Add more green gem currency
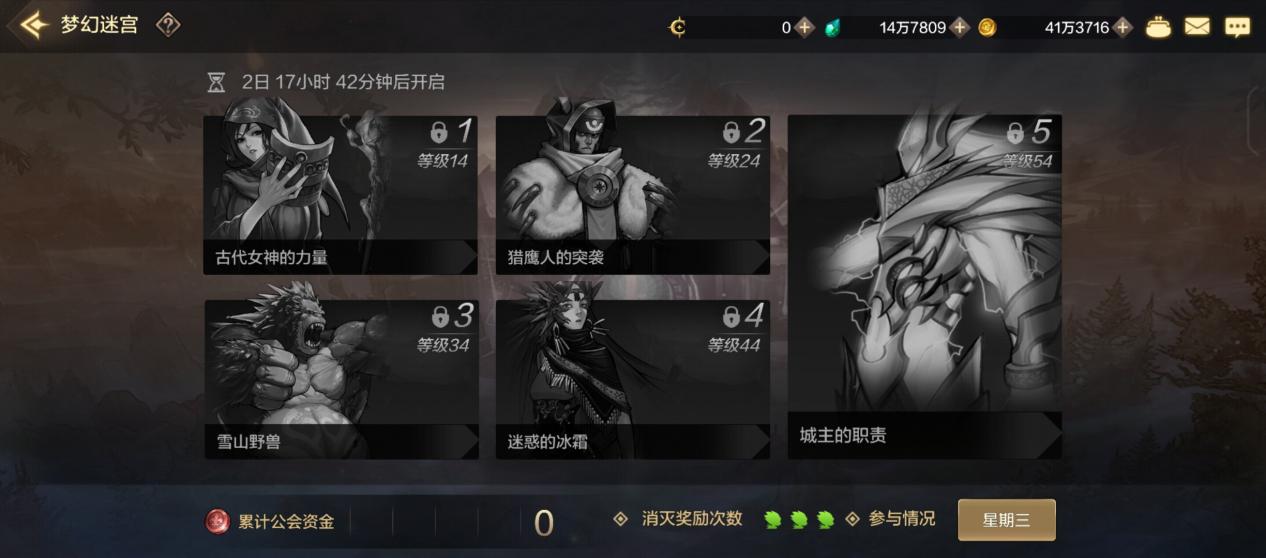This screenshot has width=1266, height=558. [960, 27]
